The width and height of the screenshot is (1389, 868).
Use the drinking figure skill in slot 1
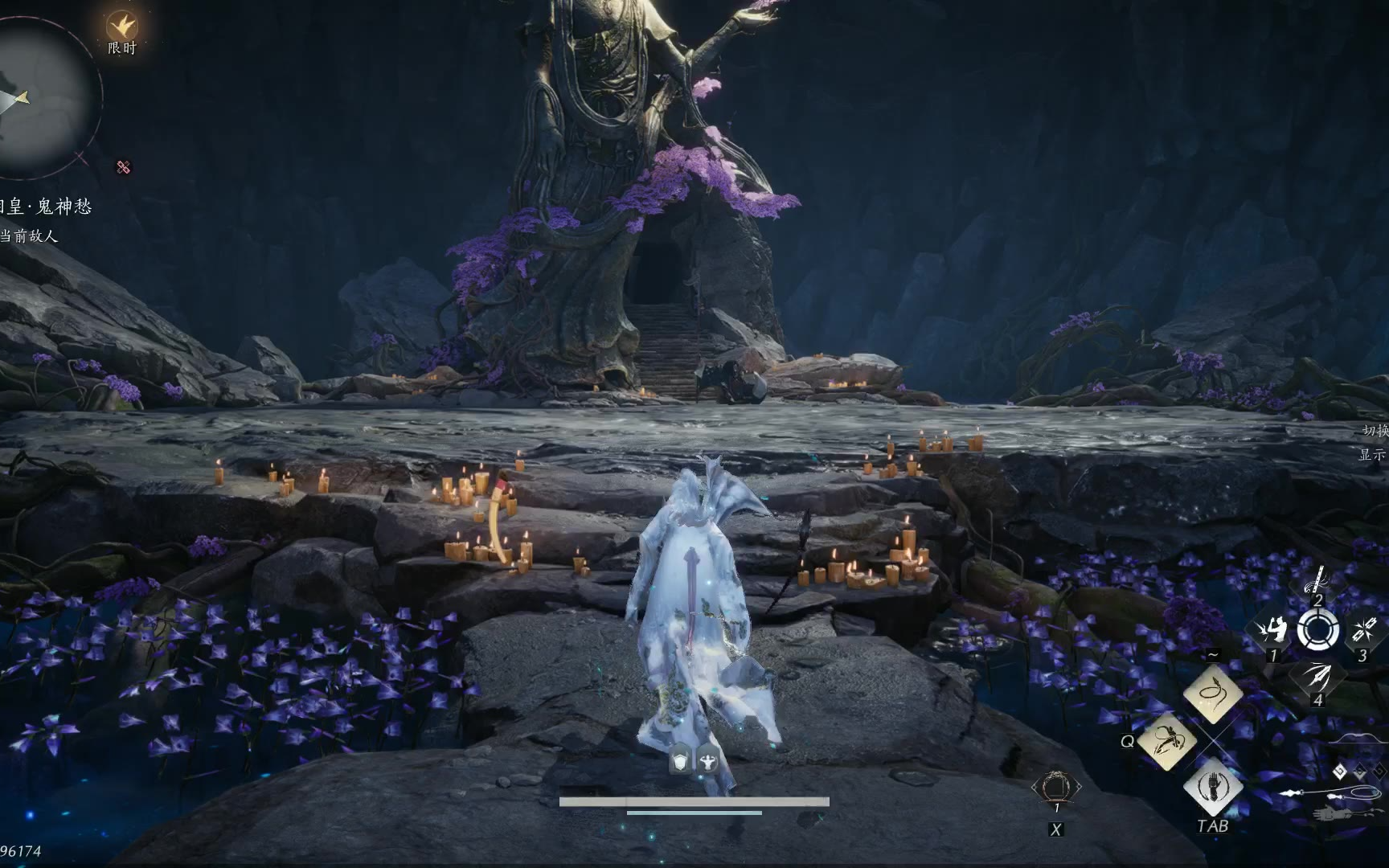coord(1270,629)
